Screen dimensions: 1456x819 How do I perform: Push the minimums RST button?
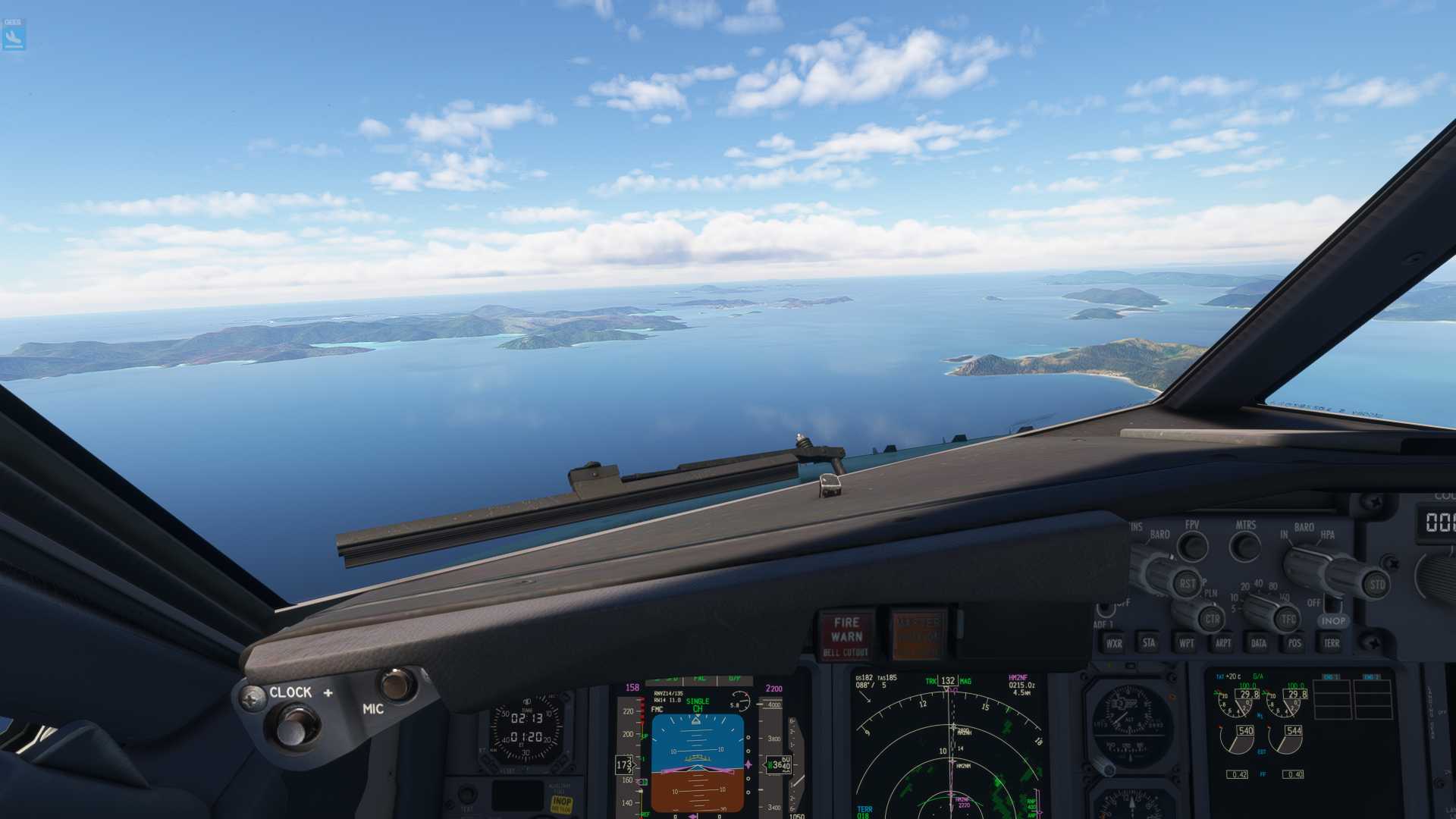coord(1185,584)
